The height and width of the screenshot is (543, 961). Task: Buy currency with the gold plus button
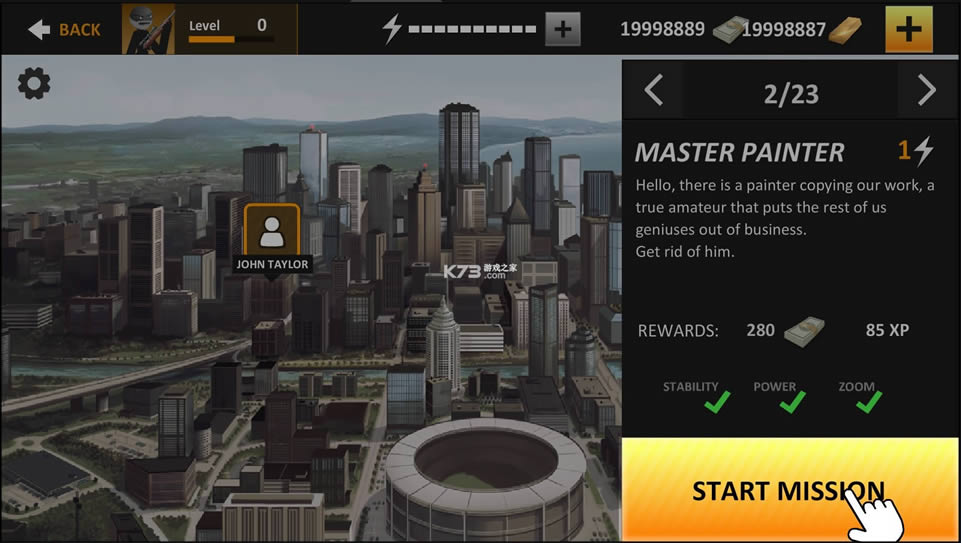coord(908,29)
